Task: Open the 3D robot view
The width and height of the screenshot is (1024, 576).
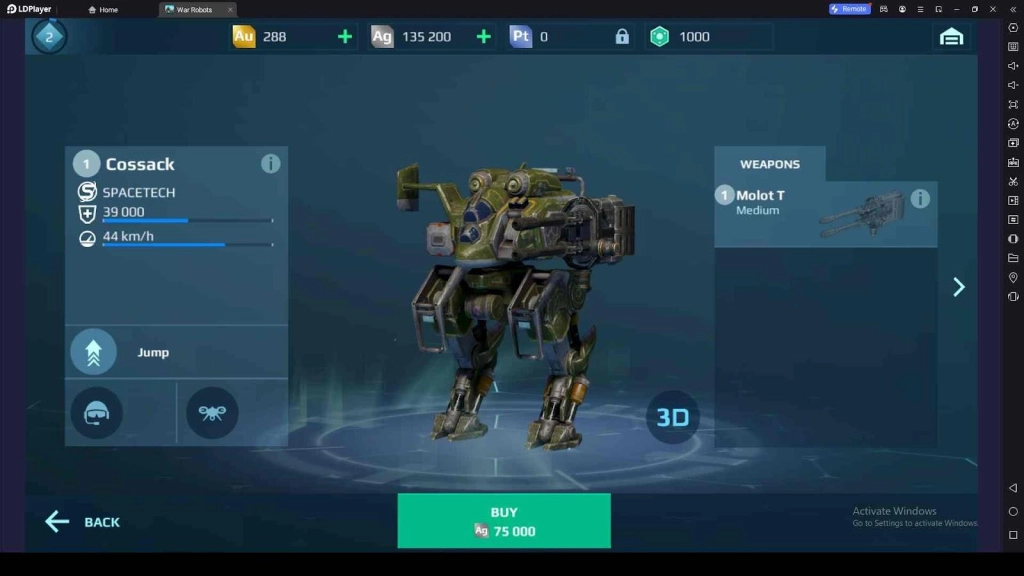Action: pyautogui.click(x=672, y=417)
